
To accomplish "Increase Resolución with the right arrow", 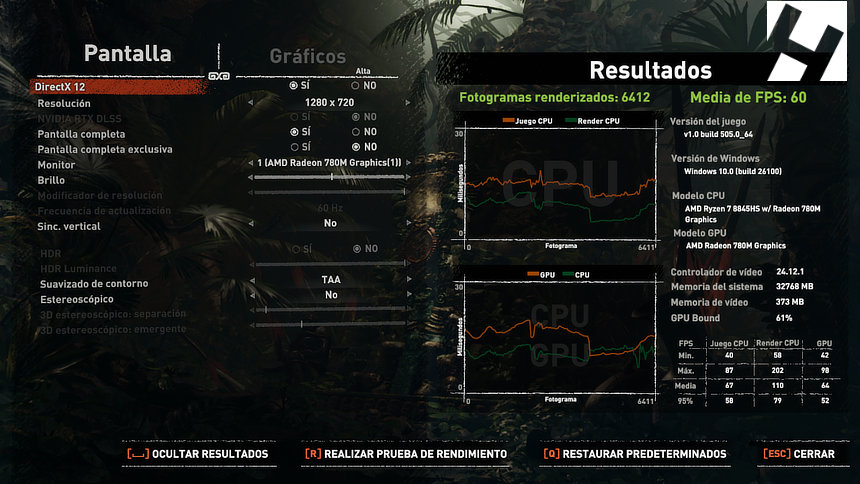I will click(408, 103).
